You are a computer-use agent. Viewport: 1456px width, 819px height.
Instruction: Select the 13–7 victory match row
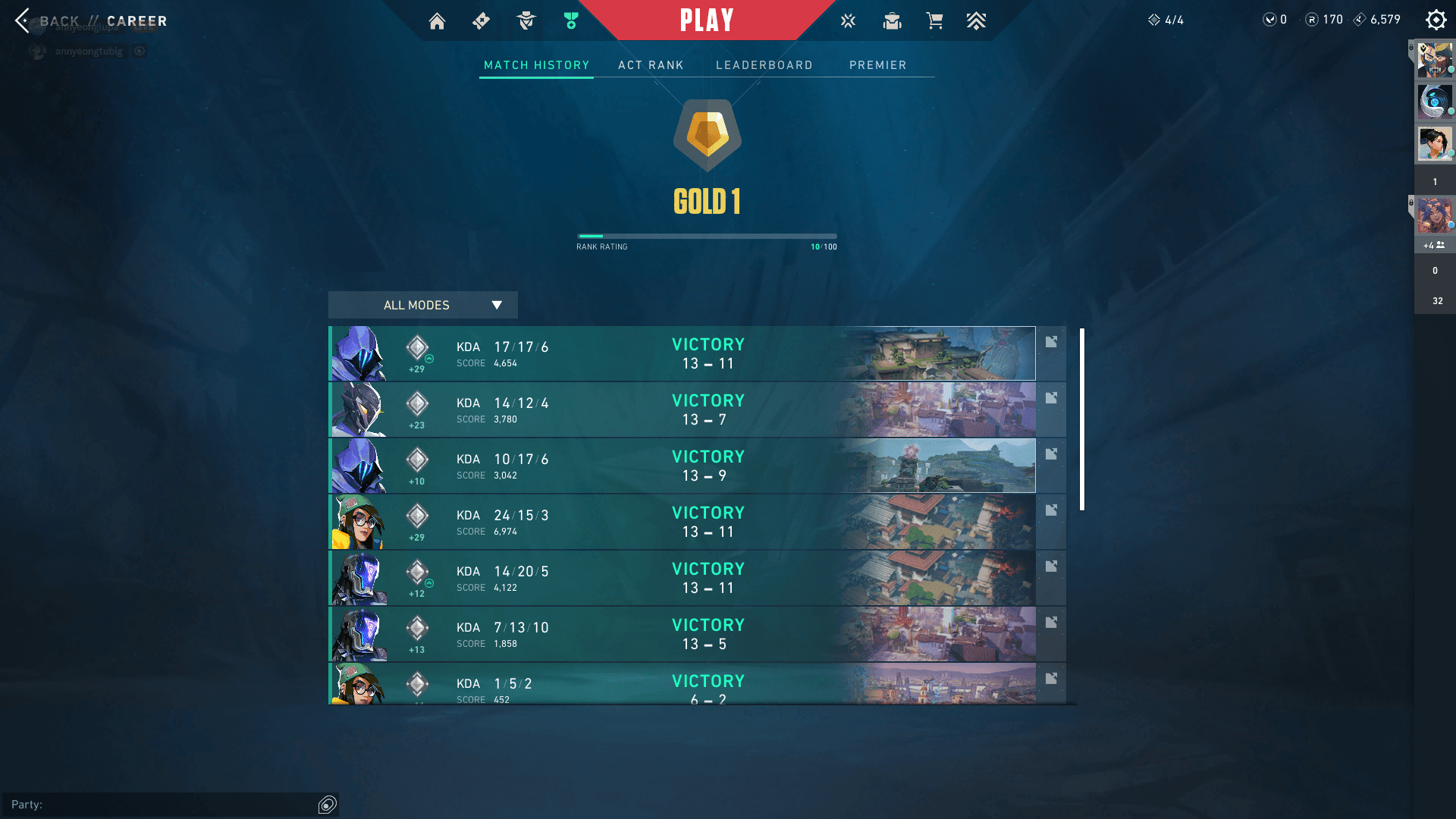(x=682, y=409)
